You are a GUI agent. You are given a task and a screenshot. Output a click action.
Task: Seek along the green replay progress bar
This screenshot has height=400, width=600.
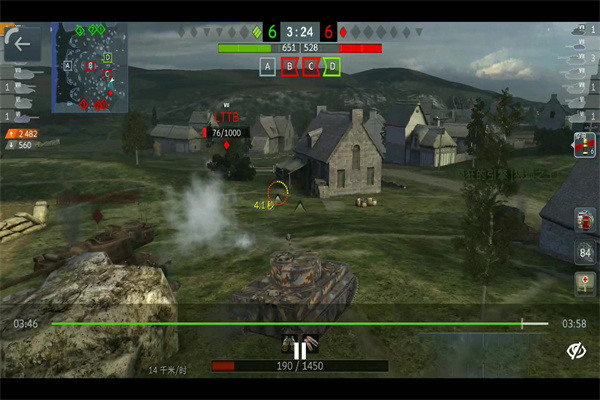[299, 324]
